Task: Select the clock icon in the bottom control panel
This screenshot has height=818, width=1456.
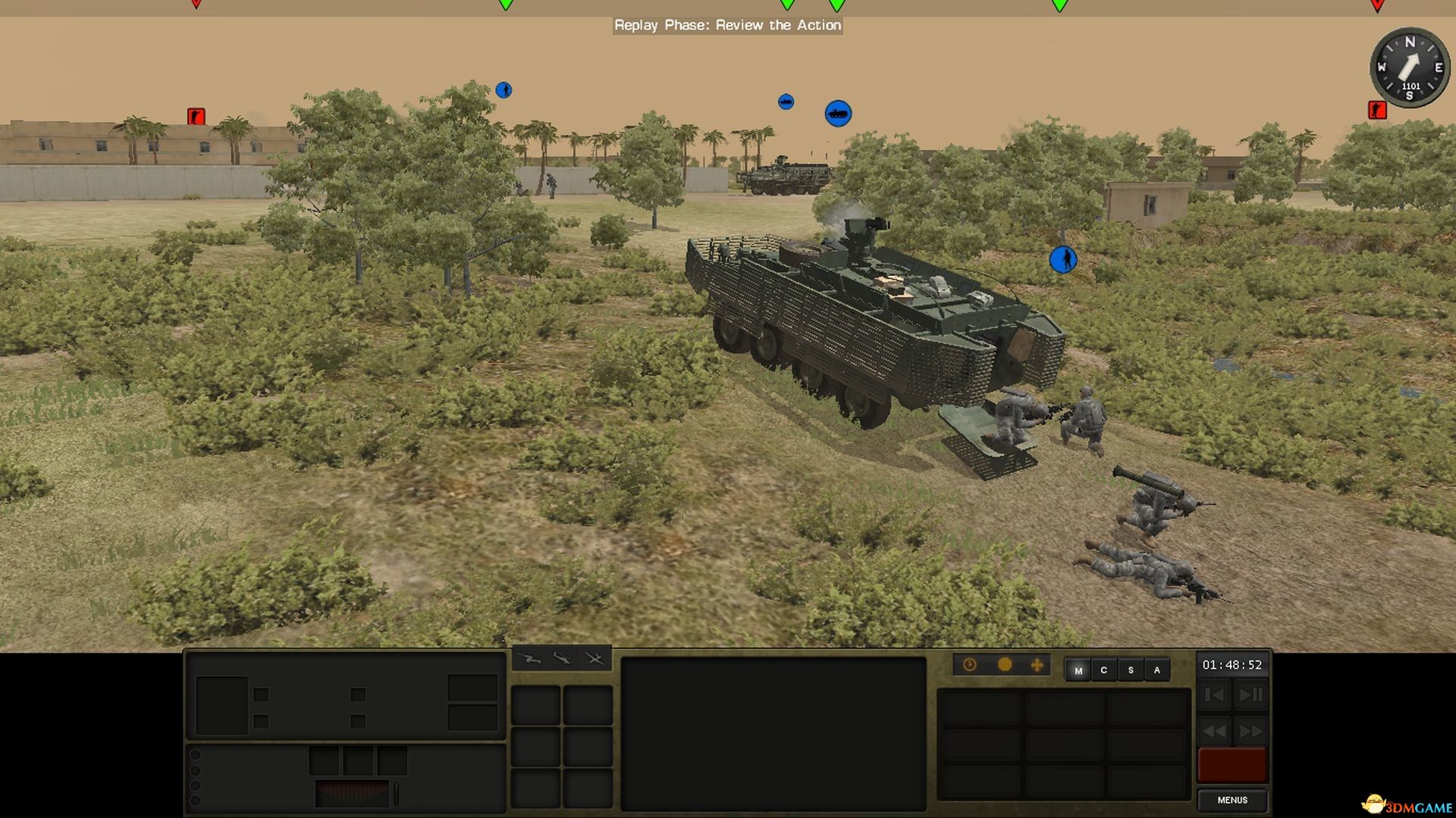Action: pyautogui.click(x=971, y=664)
